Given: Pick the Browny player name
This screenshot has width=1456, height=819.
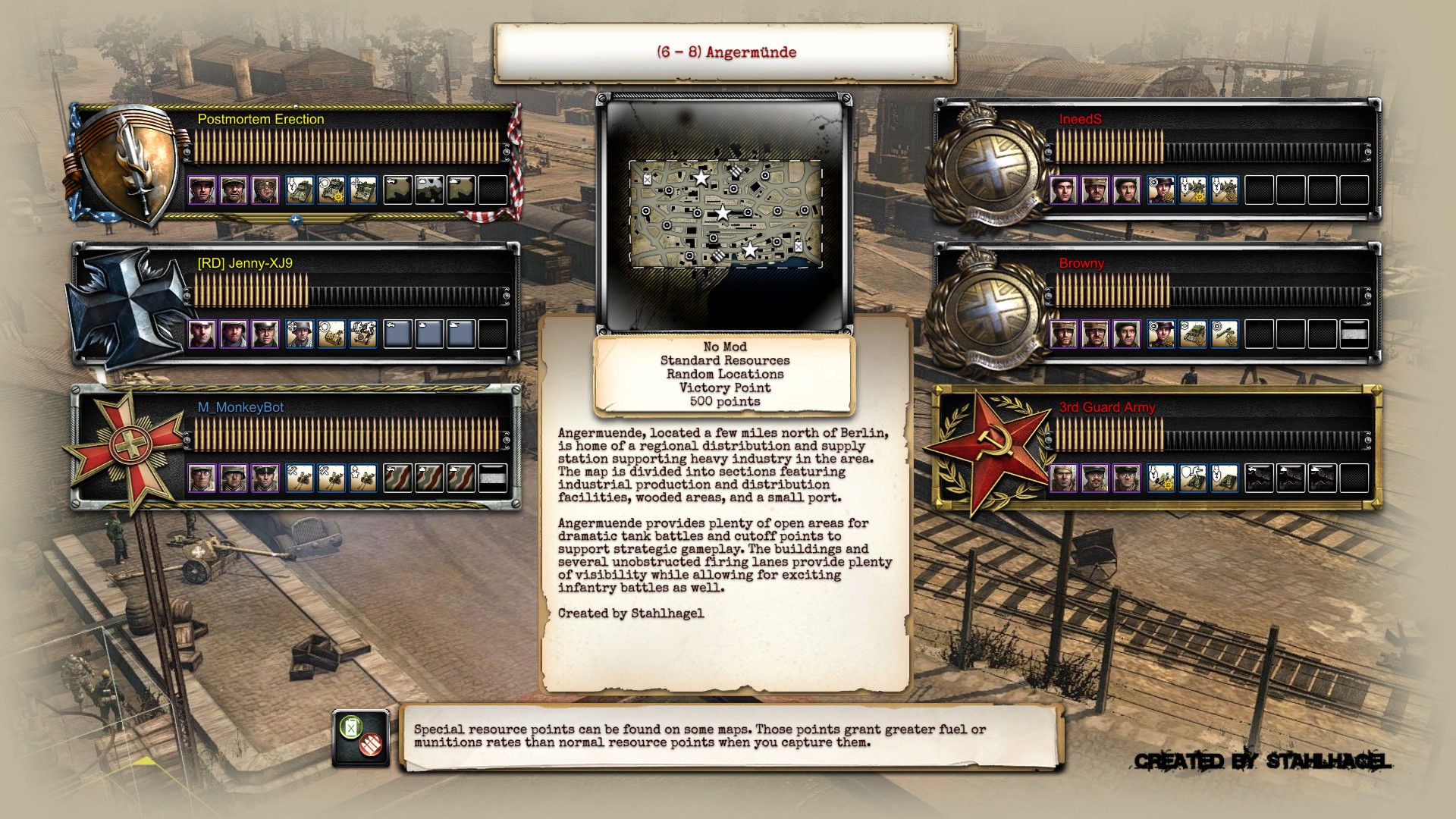Looking at the screenshot, I should (x=1081, y=263).
